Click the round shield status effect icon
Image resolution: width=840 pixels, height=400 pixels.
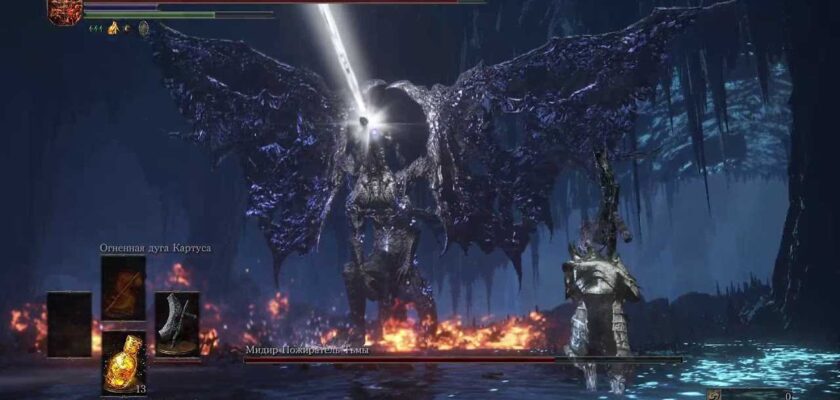pos(144,29)
